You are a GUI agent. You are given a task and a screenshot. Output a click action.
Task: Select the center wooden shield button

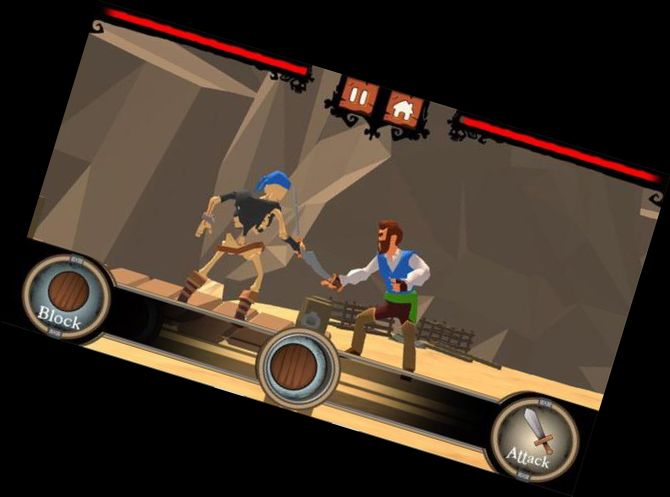point(297,367)
